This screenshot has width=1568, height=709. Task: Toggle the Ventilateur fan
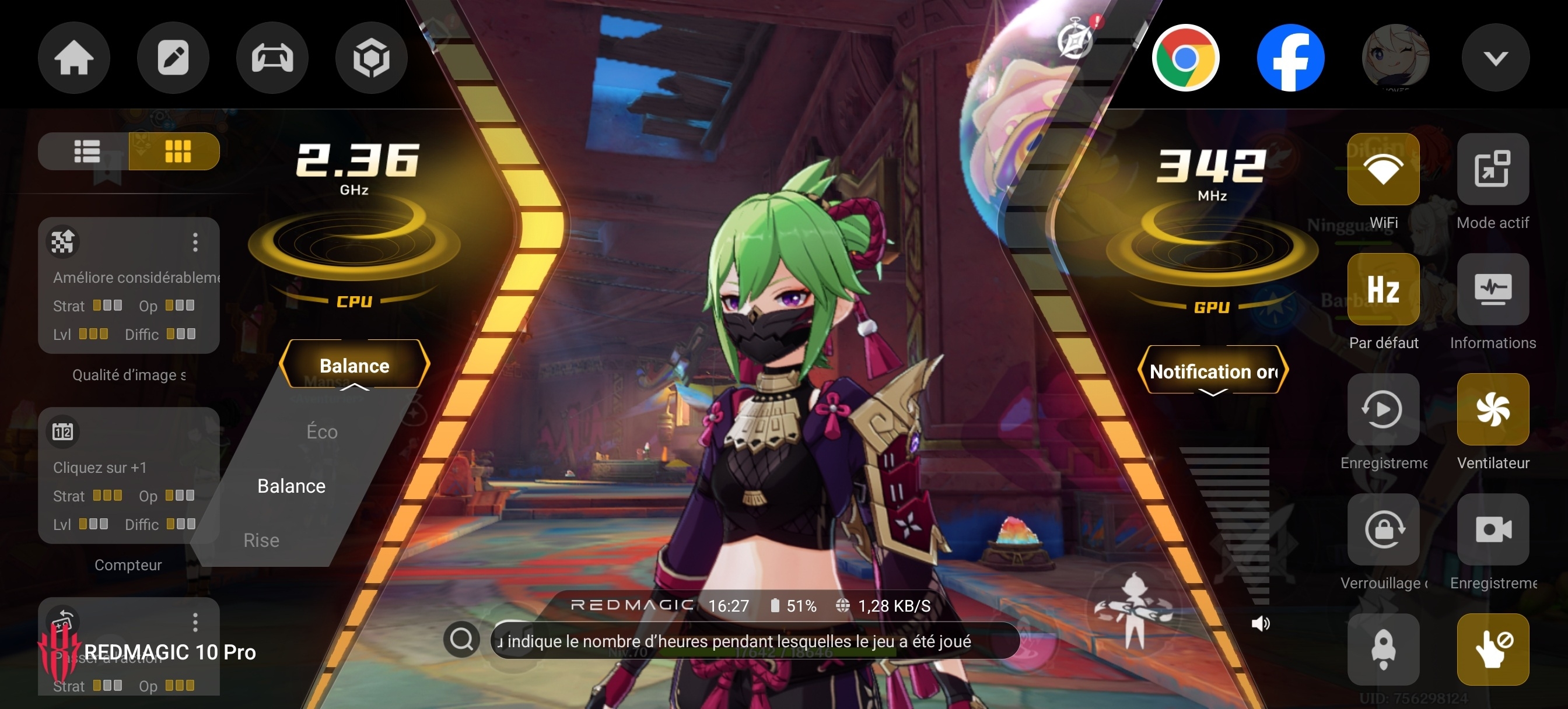tap(1493, 409)
